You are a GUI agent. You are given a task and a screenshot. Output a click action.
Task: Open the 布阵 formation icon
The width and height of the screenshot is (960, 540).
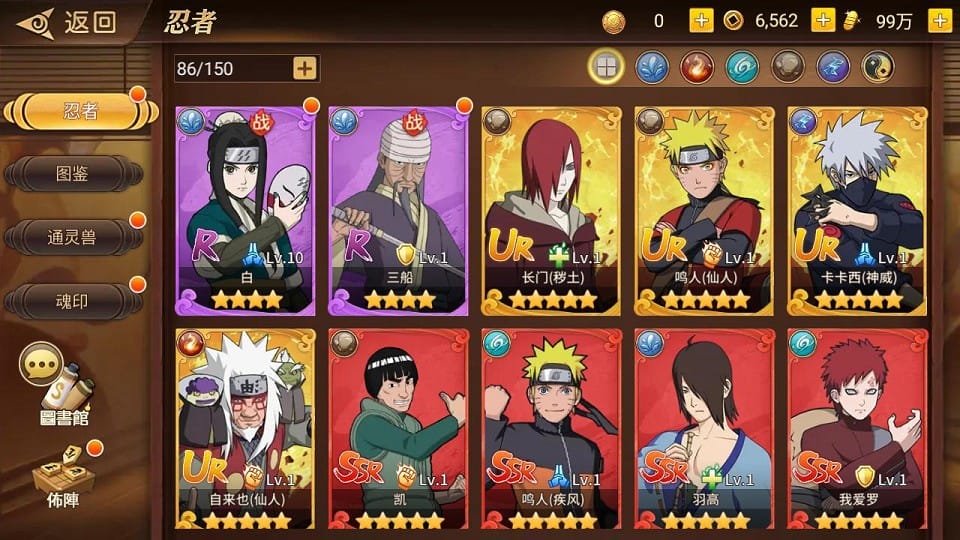click(60, 478)
